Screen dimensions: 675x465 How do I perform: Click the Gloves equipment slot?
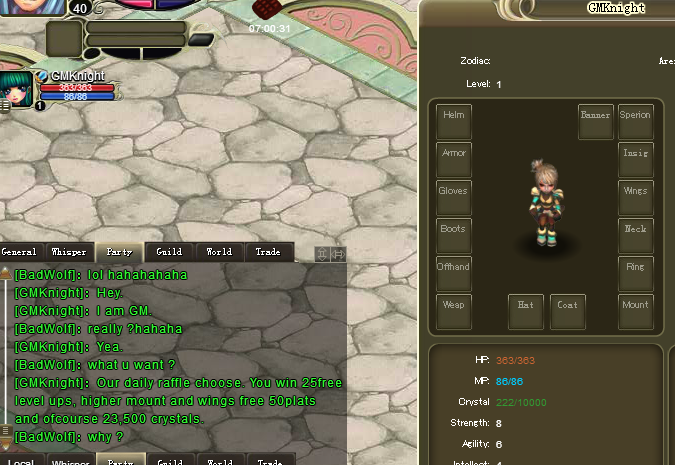click(x=454, y=198)
